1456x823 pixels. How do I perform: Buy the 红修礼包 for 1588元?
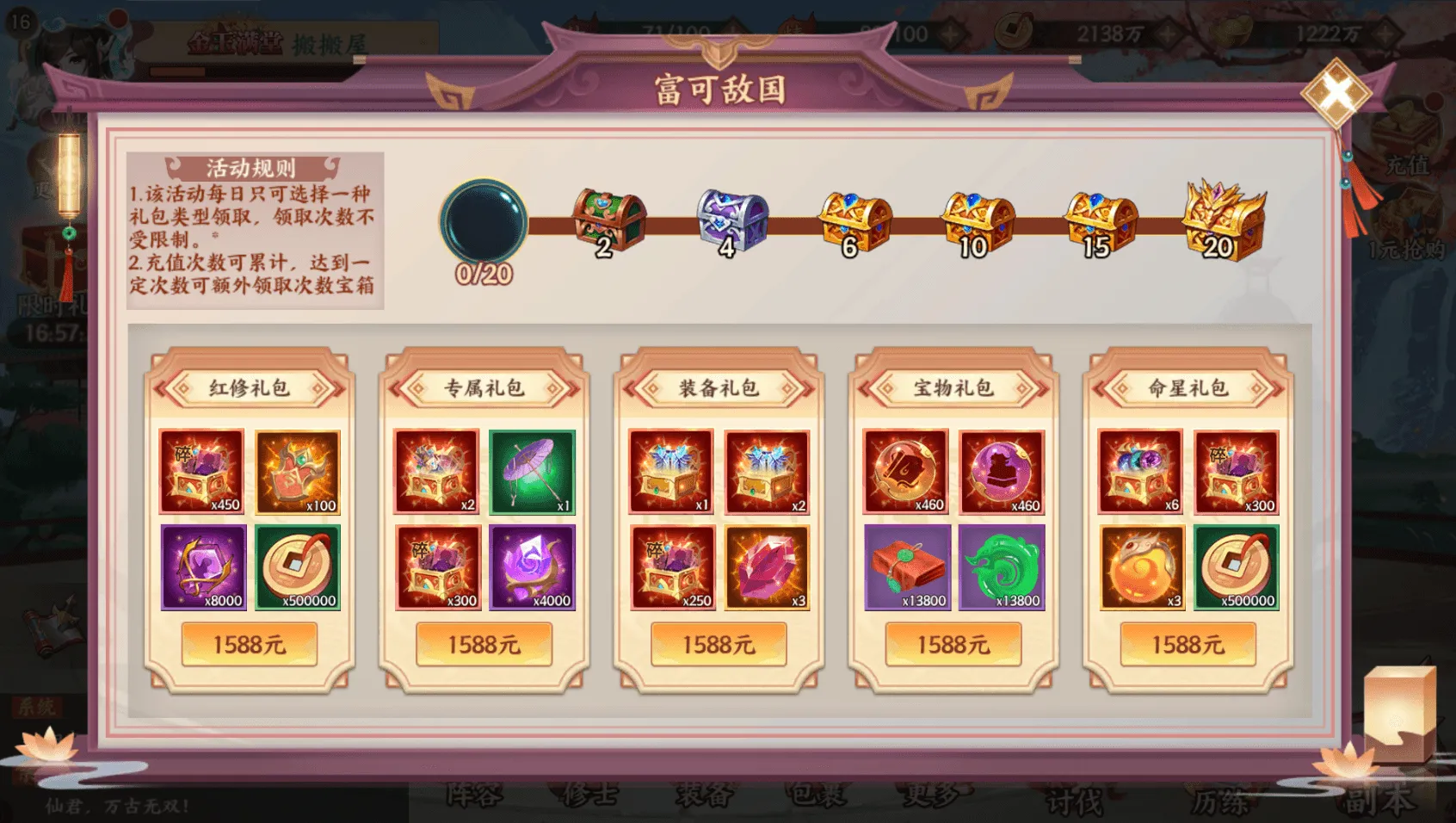pos(250,644)
